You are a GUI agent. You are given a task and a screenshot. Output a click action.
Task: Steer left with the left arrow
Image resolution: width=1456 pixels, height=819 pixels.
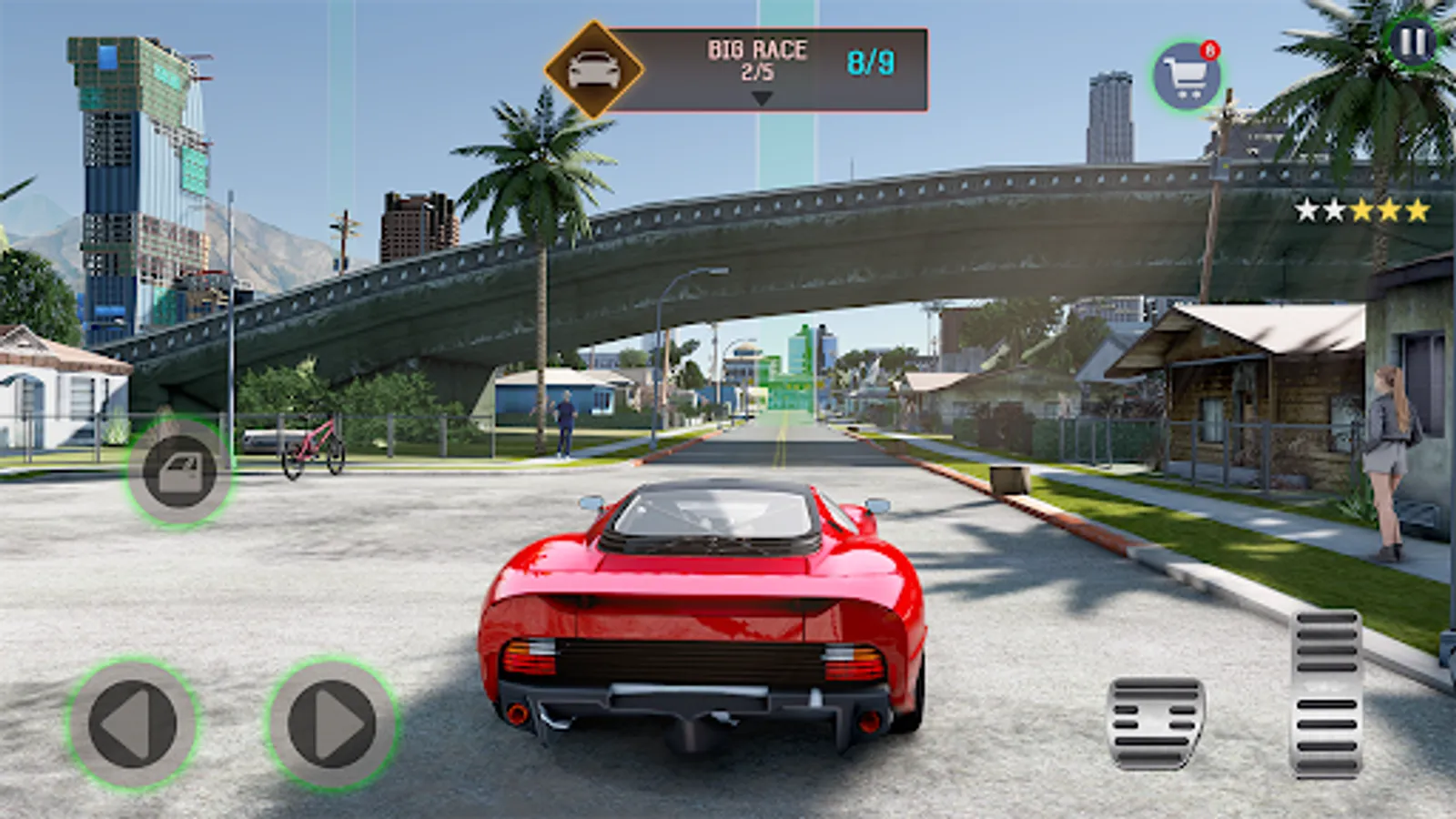pos(133,724)
